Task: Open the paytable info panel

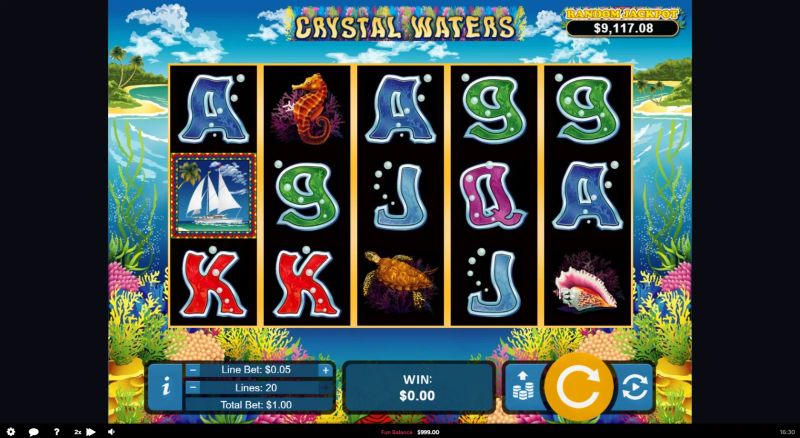Action: (163, 388)
